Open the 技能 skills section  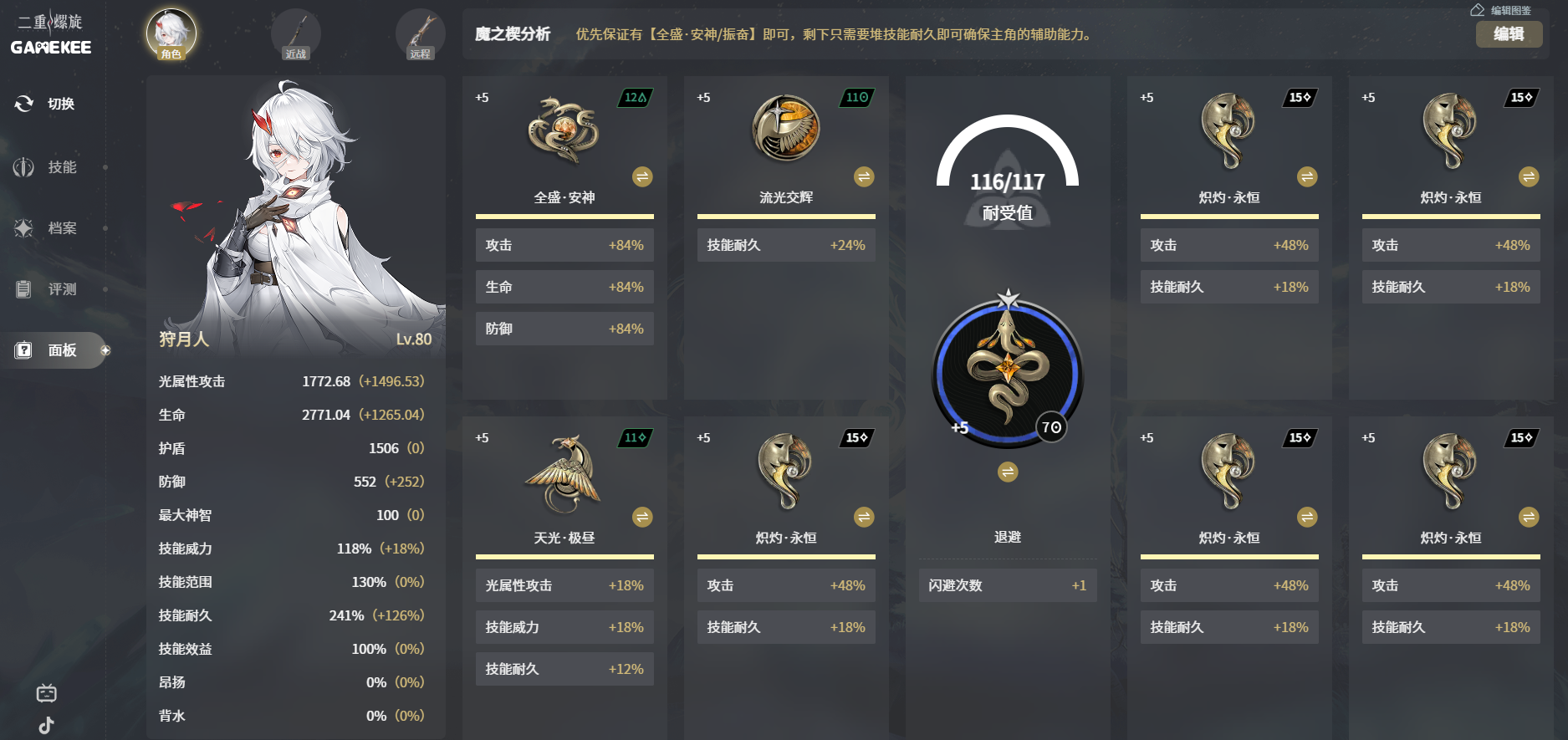(50, 167)
